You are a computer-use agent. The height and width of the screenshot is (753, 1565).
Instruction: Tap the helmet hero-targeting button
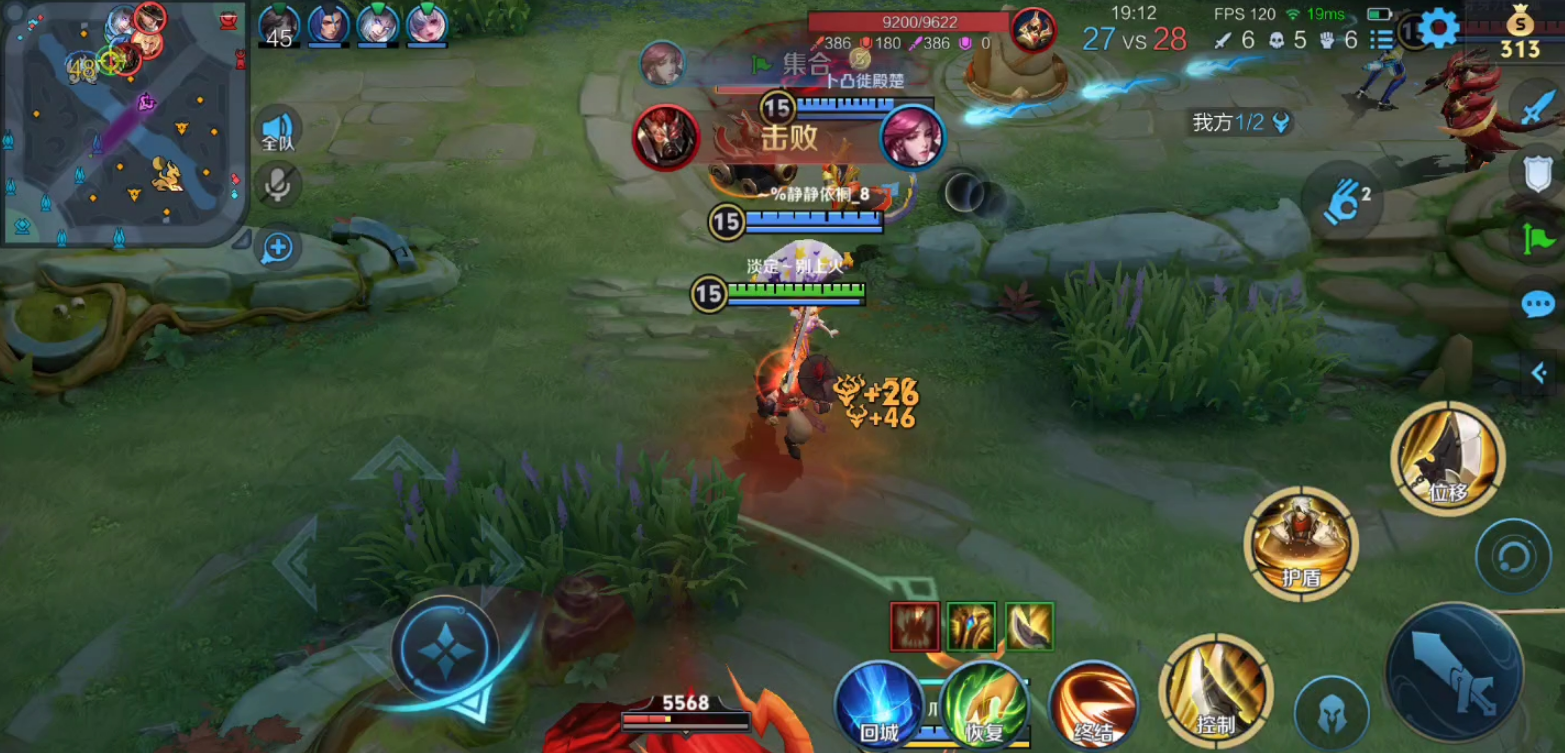(x=1331, y=712)
